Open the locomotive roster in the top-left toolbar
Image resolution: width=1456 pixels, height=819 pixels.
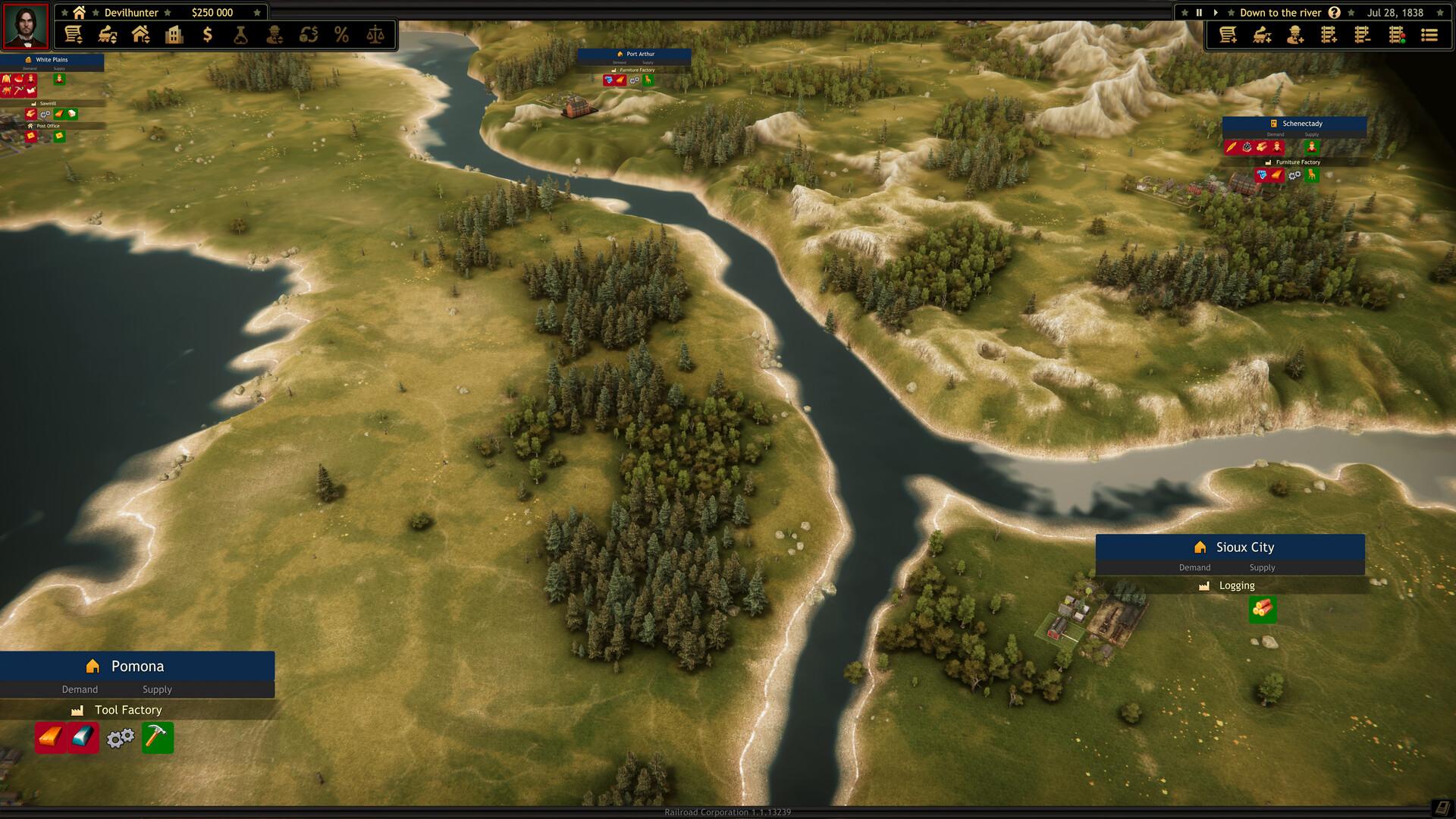click(x=107, y=35)
